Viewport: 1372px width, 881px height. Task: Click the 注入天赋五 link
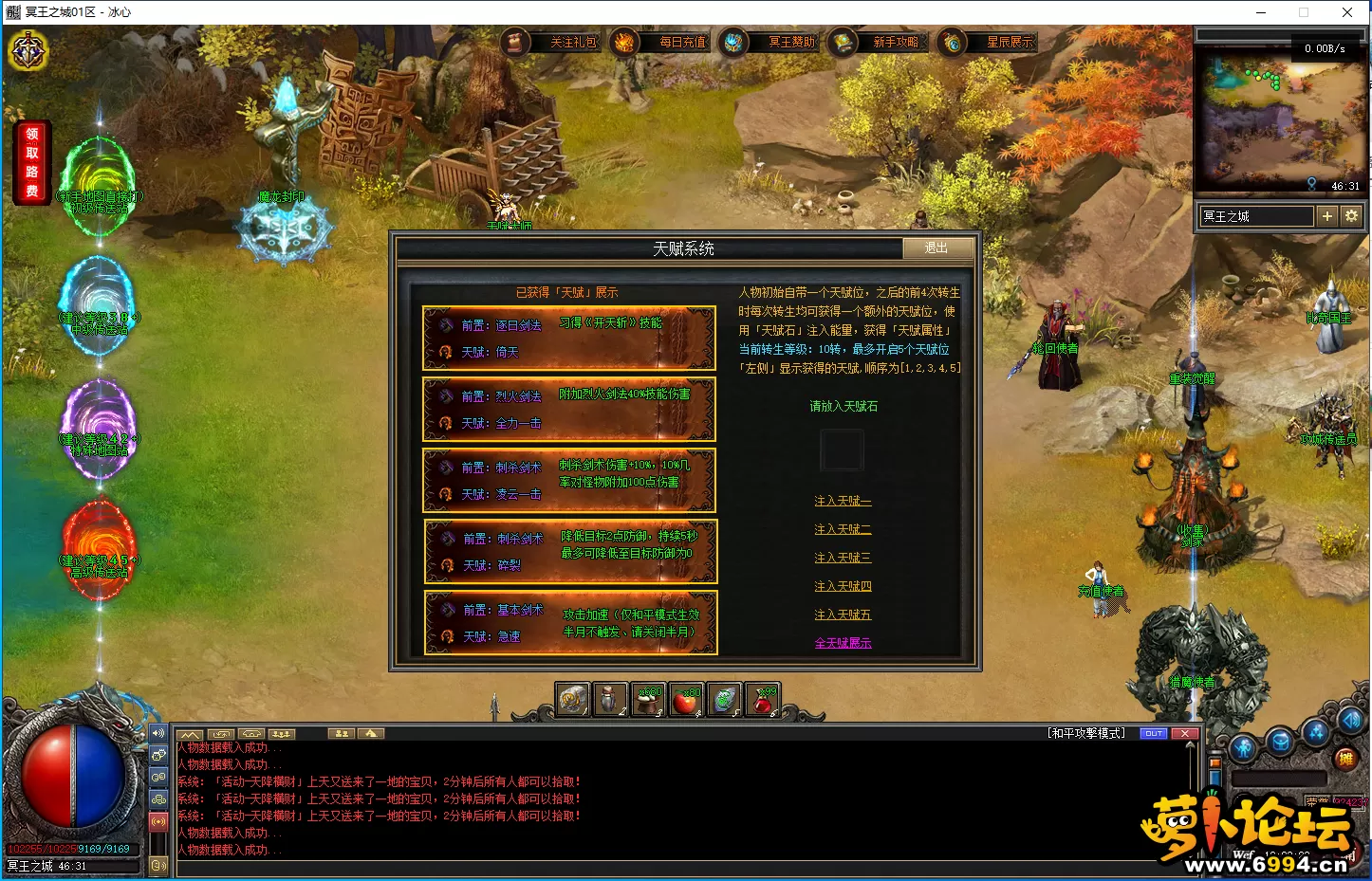[843, 615]
